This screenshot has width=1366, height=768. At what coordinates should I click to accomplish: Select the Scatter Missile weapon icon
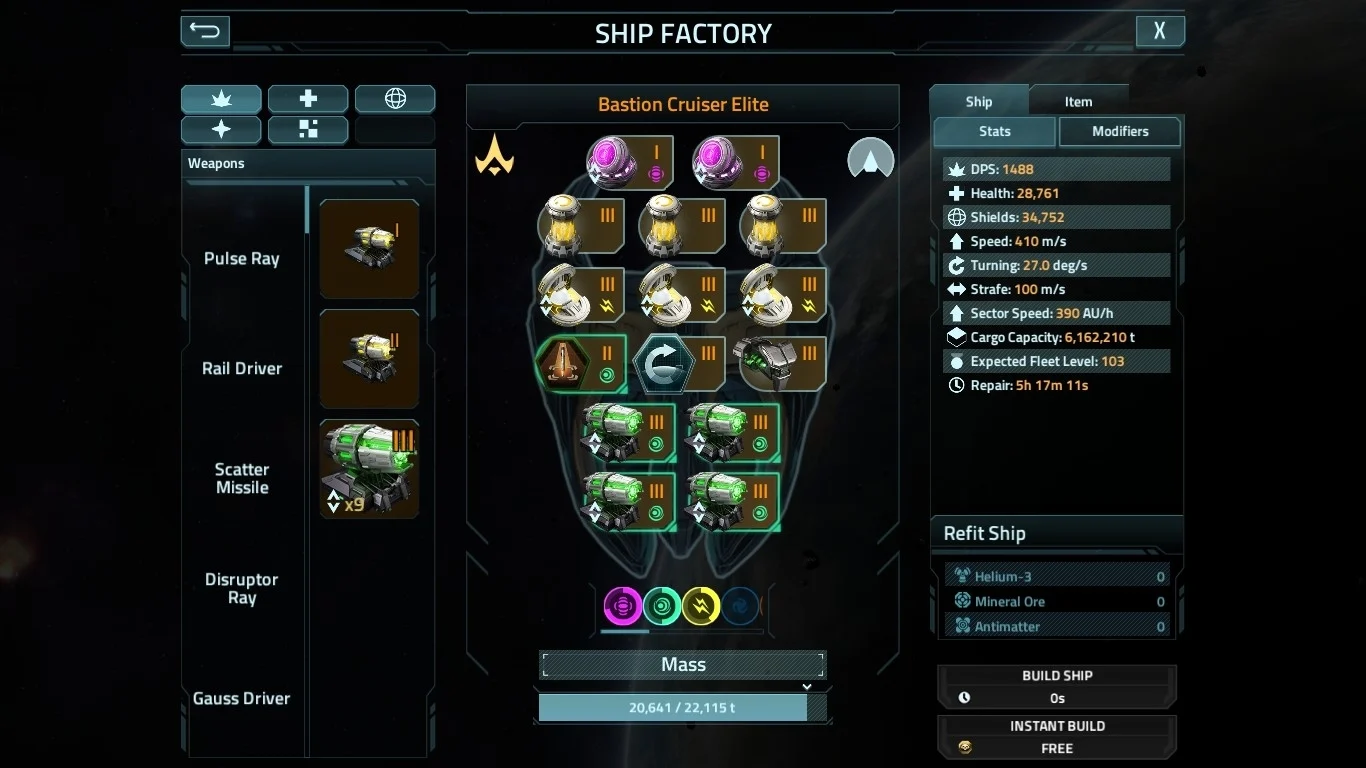click(369, 468)
